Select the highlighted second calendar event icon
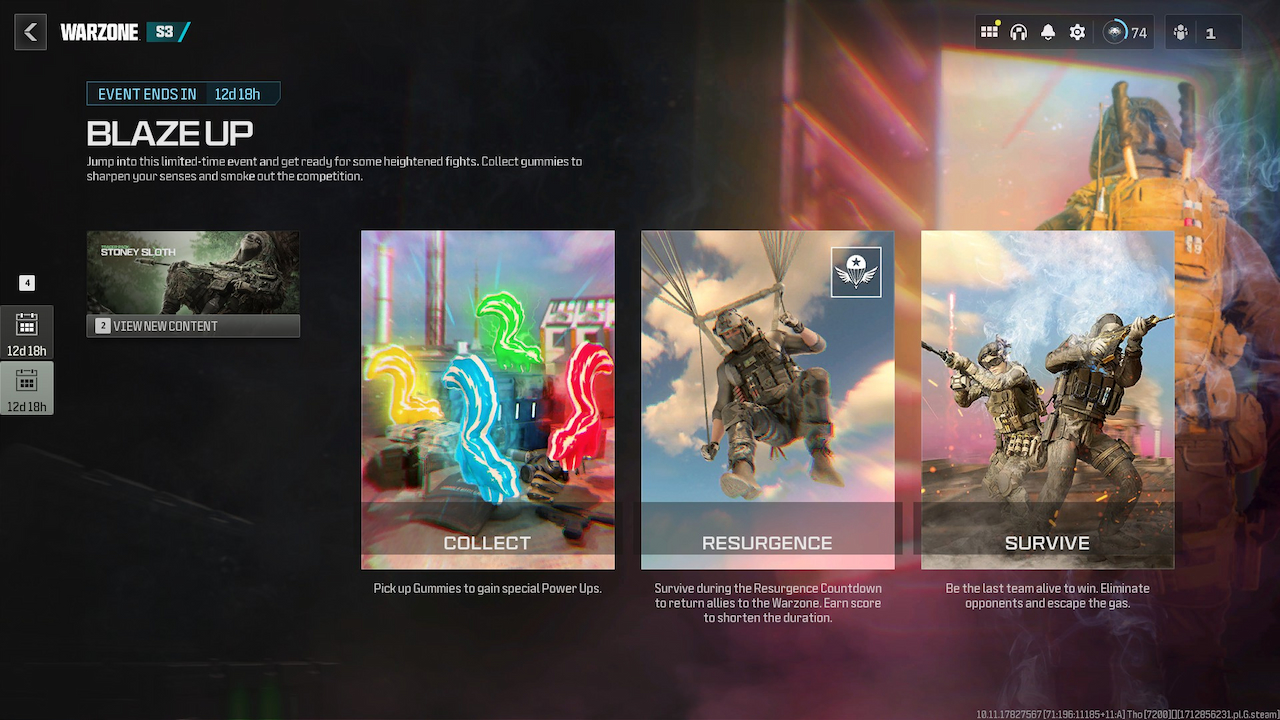The height and width of the screenshot is (720, 1280). [27, 384]
